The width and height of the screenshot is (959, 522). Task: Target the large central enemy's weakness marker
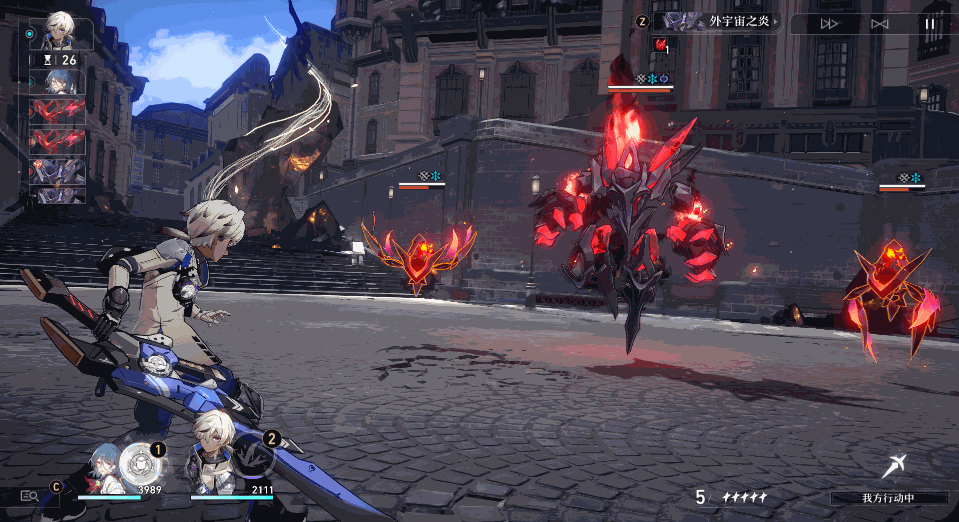(648, 78)
